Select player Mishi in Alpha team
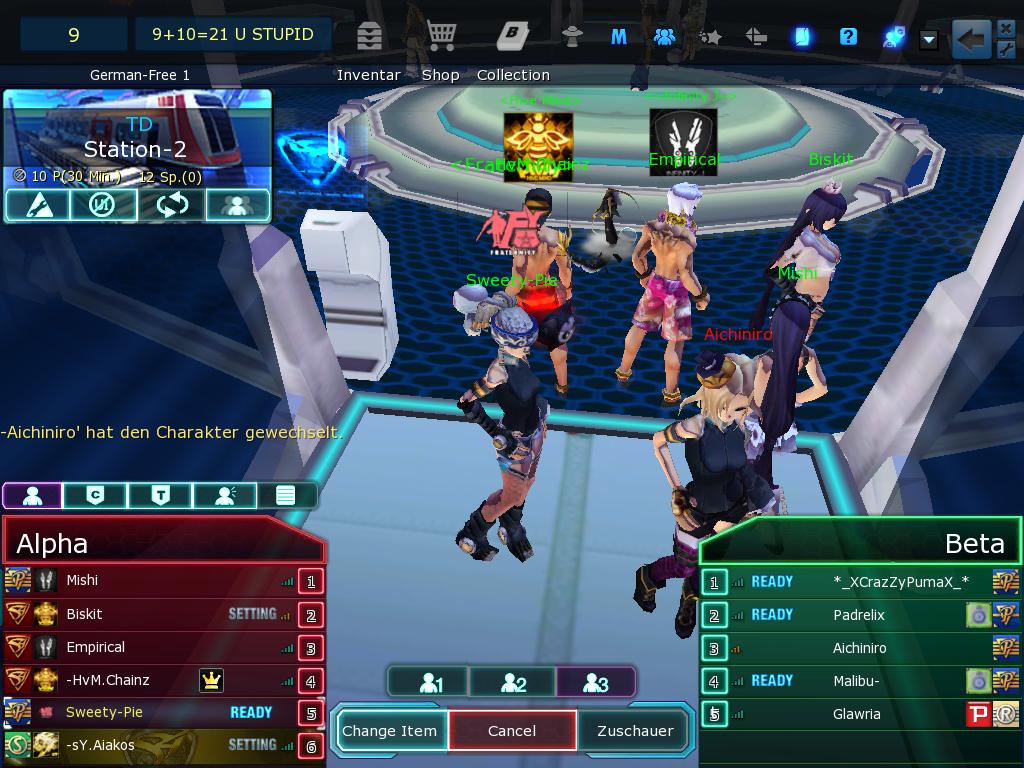The width and height of the screenshot is (1024, 768). (x=82, y=580)
